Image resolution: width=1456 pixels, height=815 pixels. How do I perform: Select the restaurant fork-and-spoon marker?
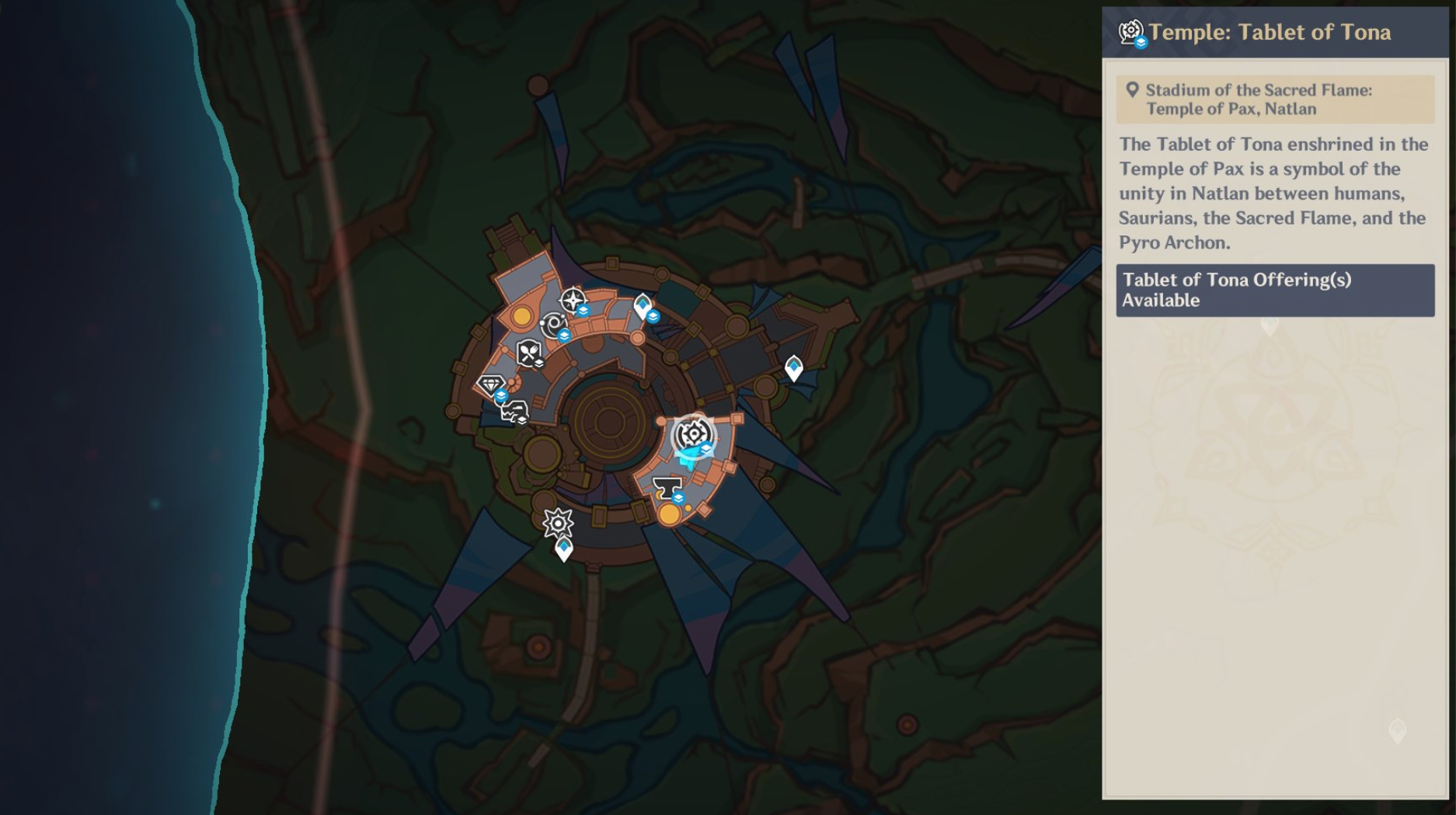tap(529, 354)
